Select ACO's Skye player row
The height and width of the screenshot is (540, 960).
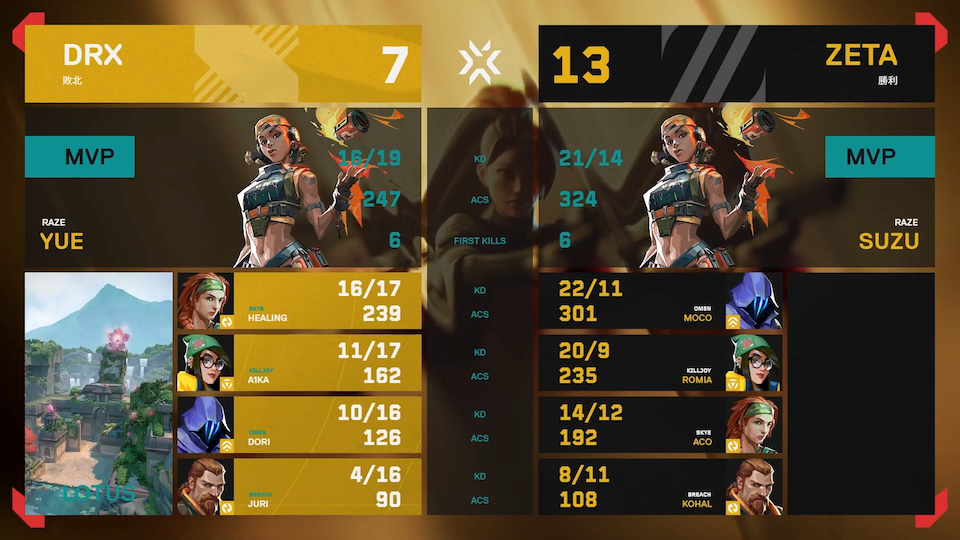660,425
